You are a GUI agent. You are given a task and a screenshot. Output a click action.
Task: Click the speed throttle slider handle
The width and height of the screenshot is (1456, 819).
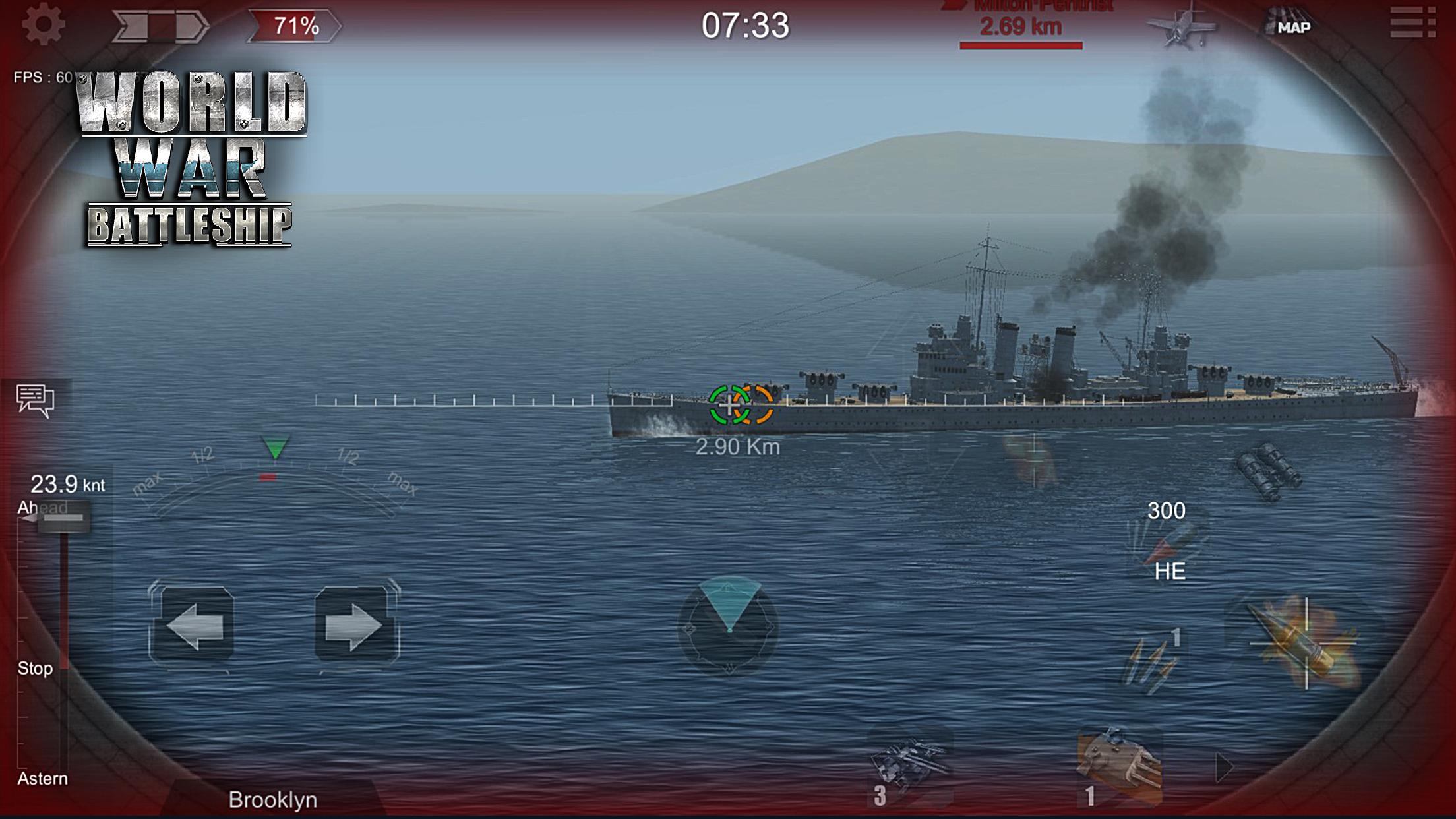coord(63,518)
